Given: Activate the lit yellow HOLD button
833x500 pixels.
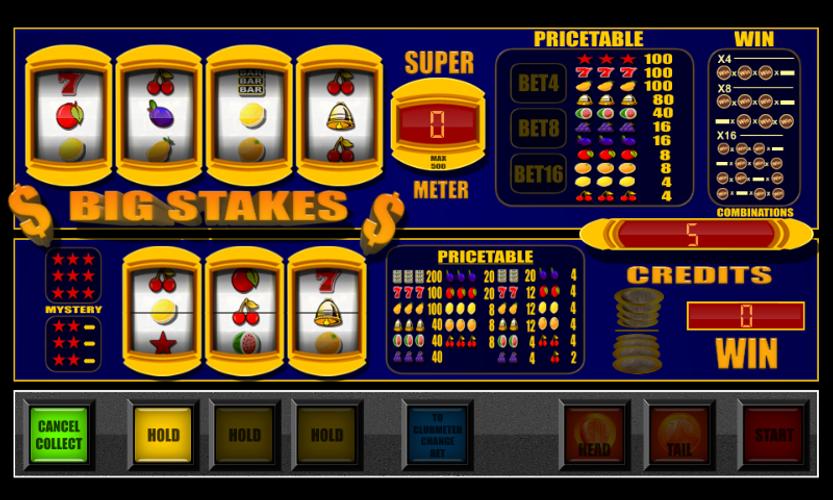Looking at the screenshot, I should click(163, 435).
